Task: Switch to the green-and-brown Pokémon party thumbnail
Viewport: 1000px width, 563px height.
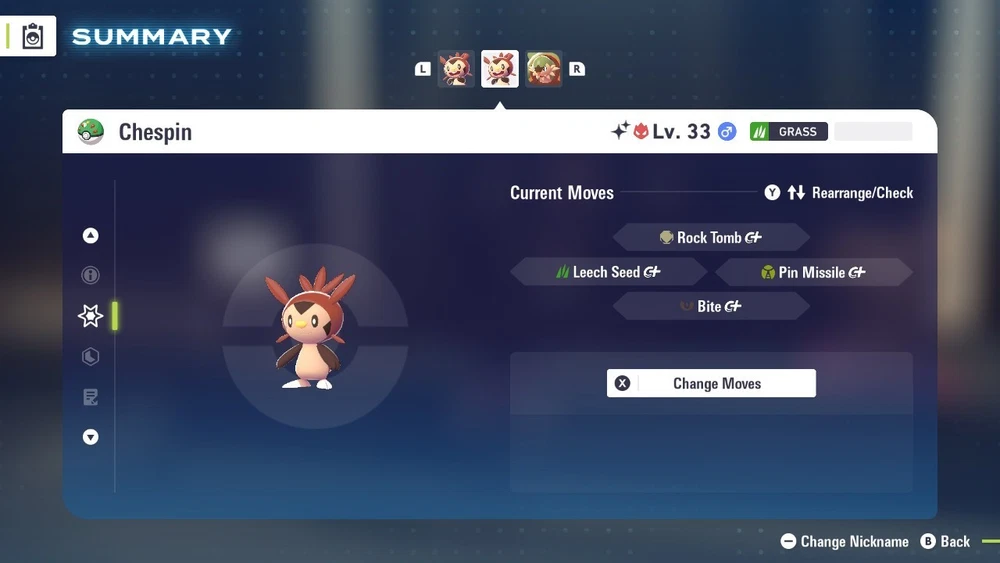Action: (x=544, y=69)
